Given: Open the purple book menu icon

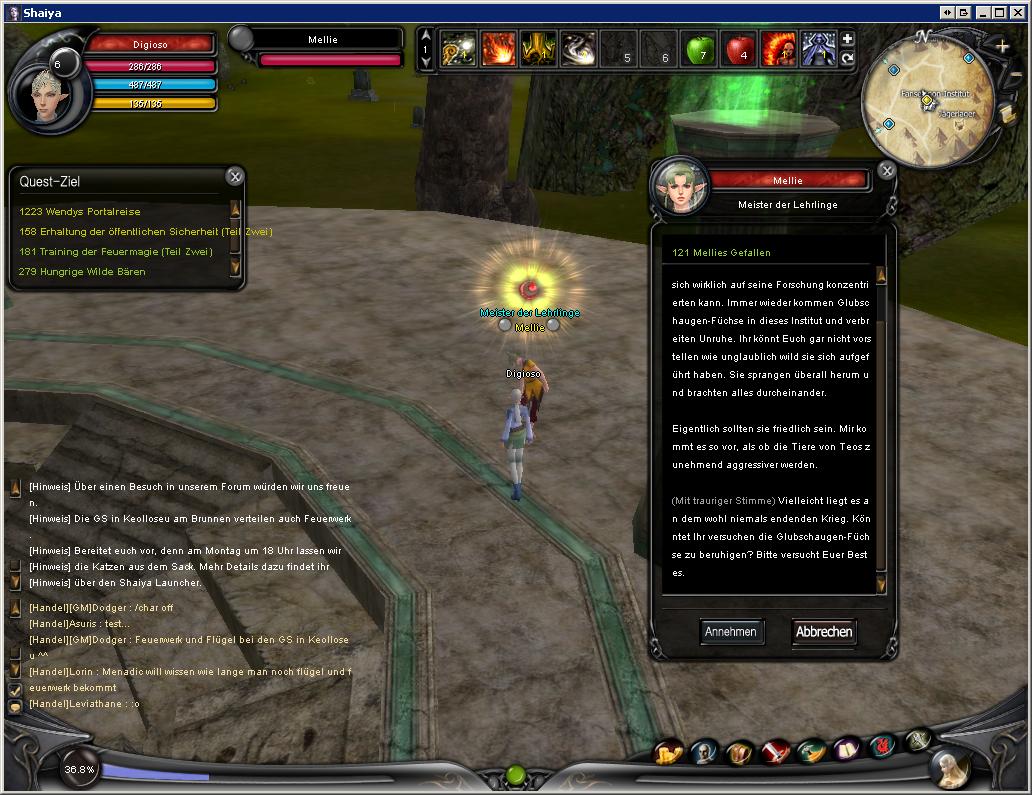Looking at the screenshot, I should click(847, 749).
